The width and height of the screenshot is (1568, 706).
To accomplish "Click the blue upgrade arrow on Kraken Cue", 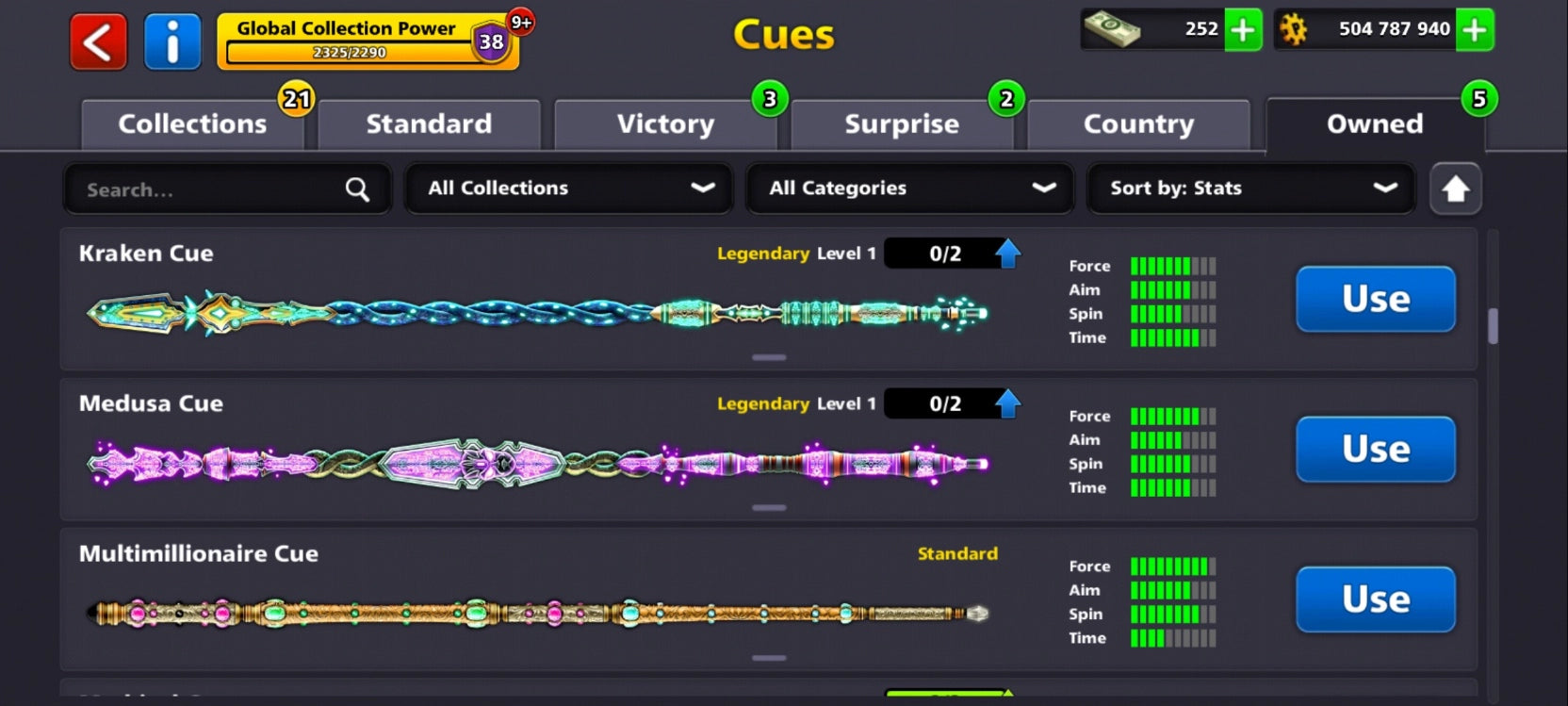I will (x=1009, y=252).
